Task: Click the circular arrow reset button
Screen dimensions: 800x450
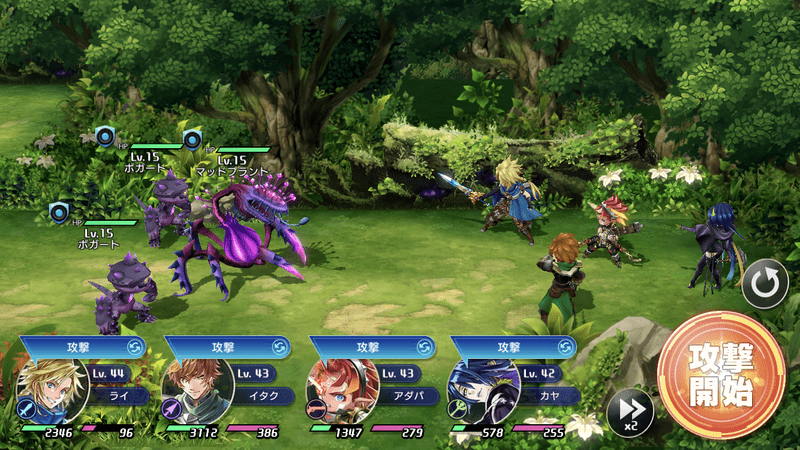Action: [x=764, y=286]
